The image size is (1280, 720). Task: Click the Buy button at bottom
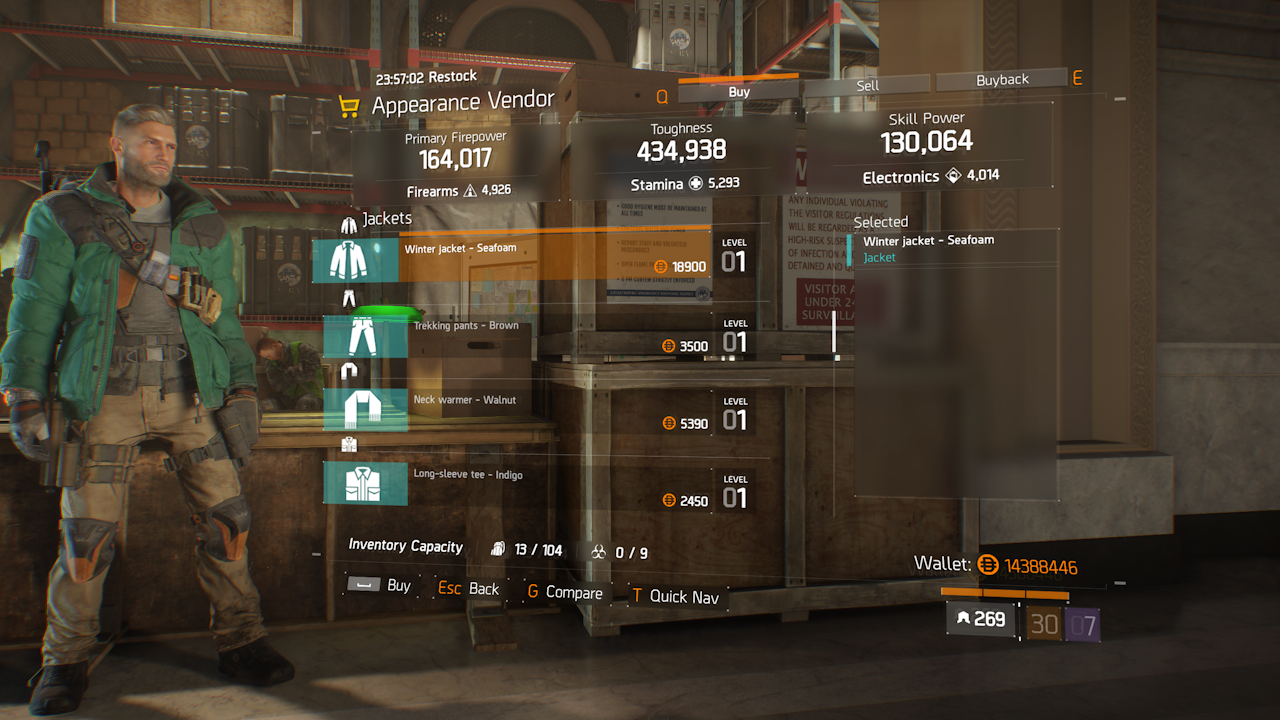click(x=380, y=586)
